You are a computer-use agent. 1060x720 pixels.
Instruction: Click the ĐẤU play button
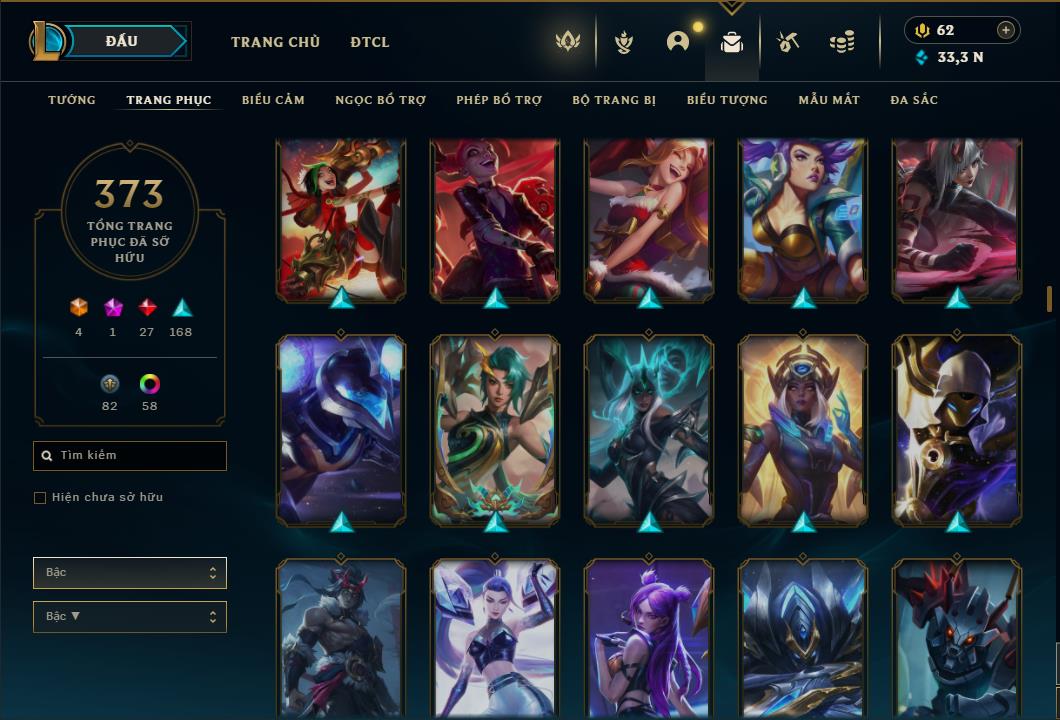121,41
